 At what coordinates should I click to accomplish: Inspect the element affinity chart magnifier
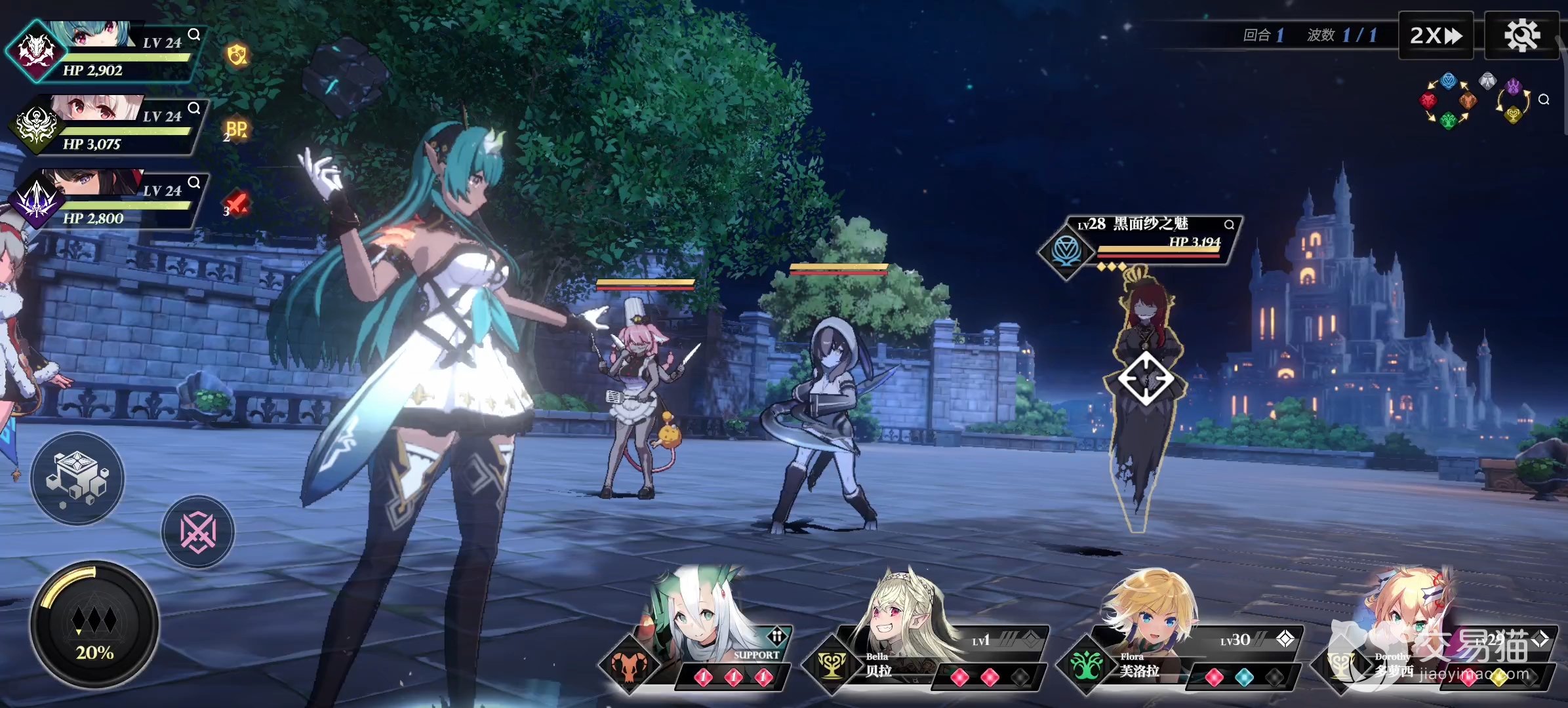[x=1544, y=100]
